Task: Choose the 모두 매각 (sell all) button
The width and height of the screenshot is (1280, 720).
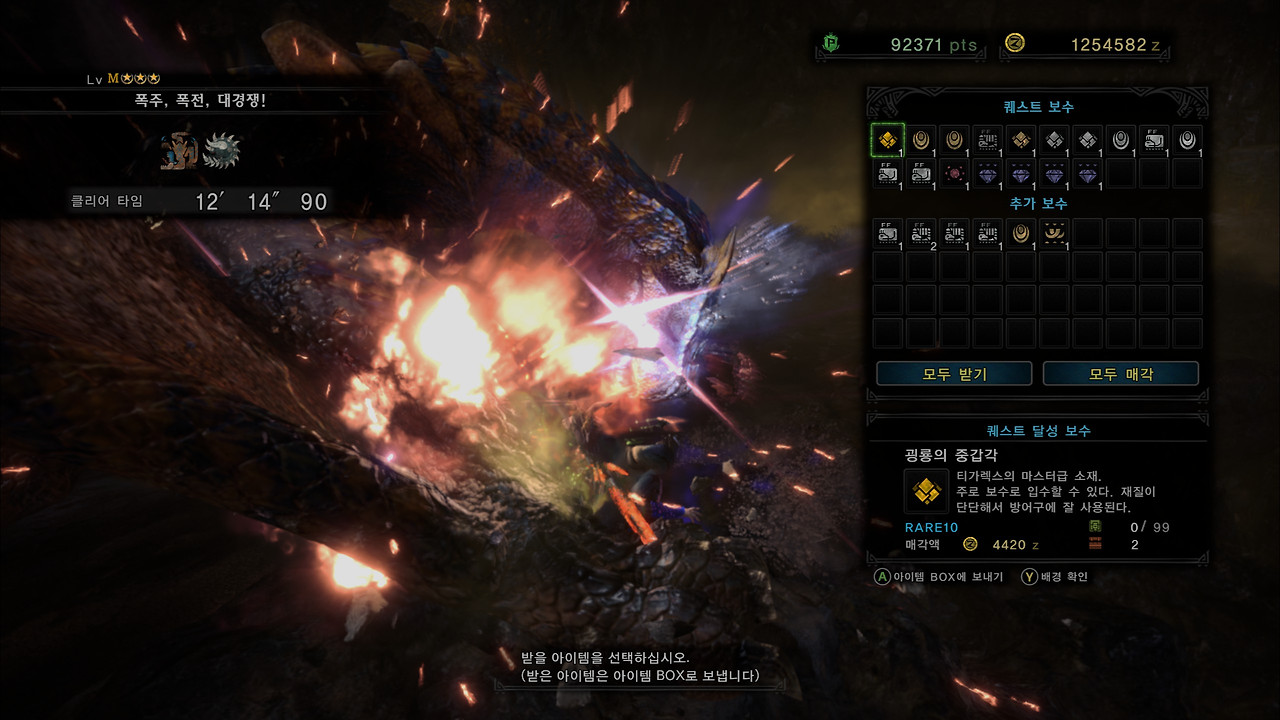Action: click(x=1120, y=374)
